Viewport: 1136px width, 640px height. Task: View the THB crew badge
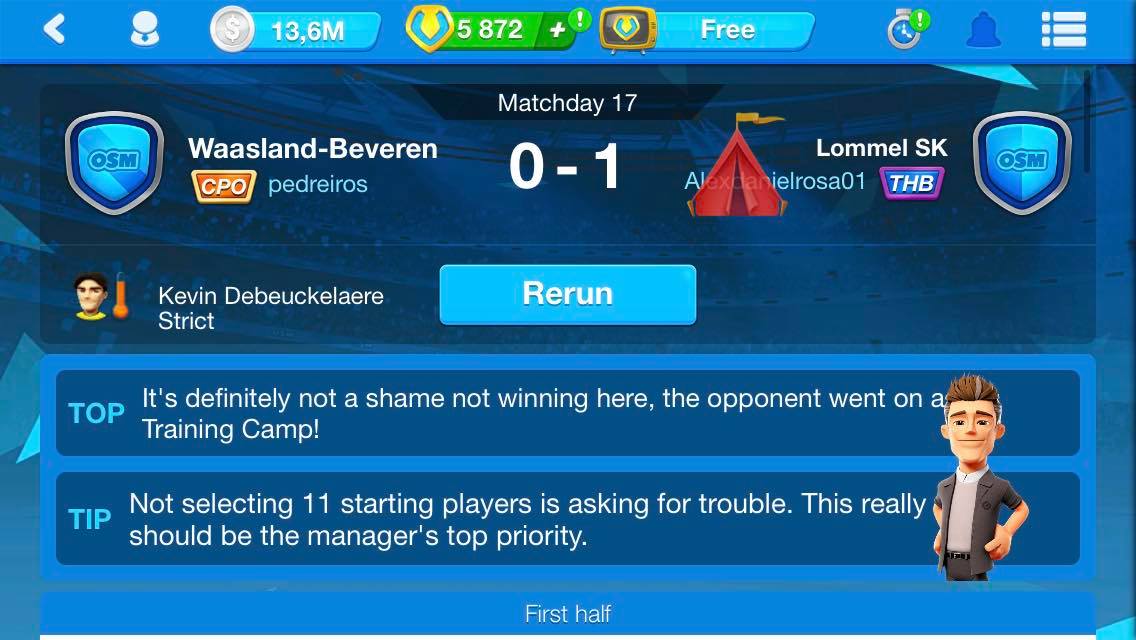911,183
